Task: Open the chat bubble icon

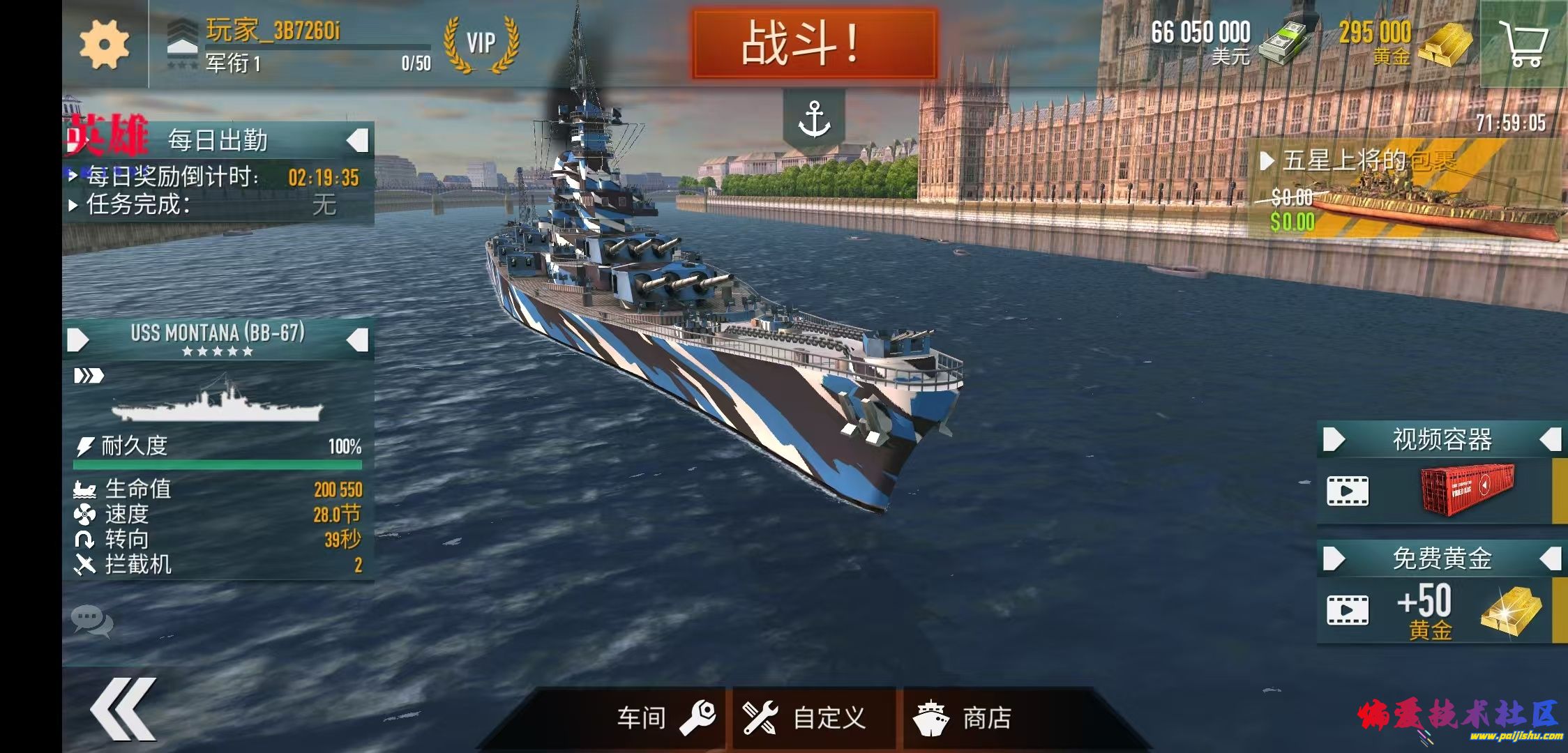Action: point(91,621)
